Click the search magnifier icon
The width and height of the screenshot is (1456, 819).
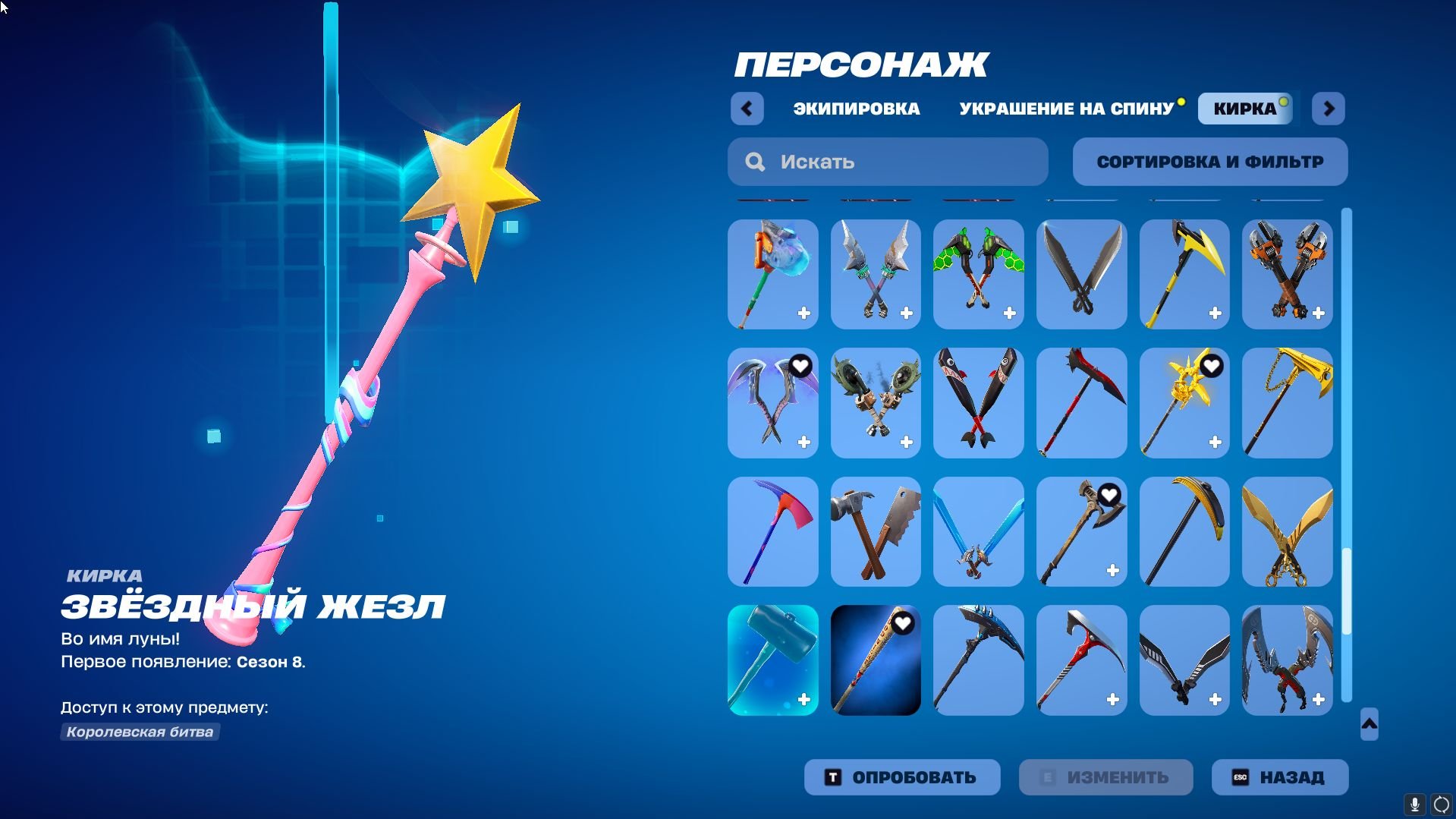click(754, 162)
